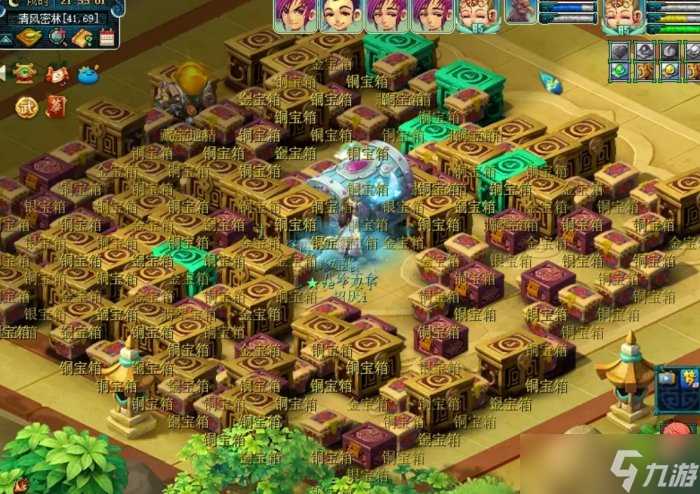Open the red scroll icon with bells
This screenshot has height=494, width=700.
(x=57, y=73)
